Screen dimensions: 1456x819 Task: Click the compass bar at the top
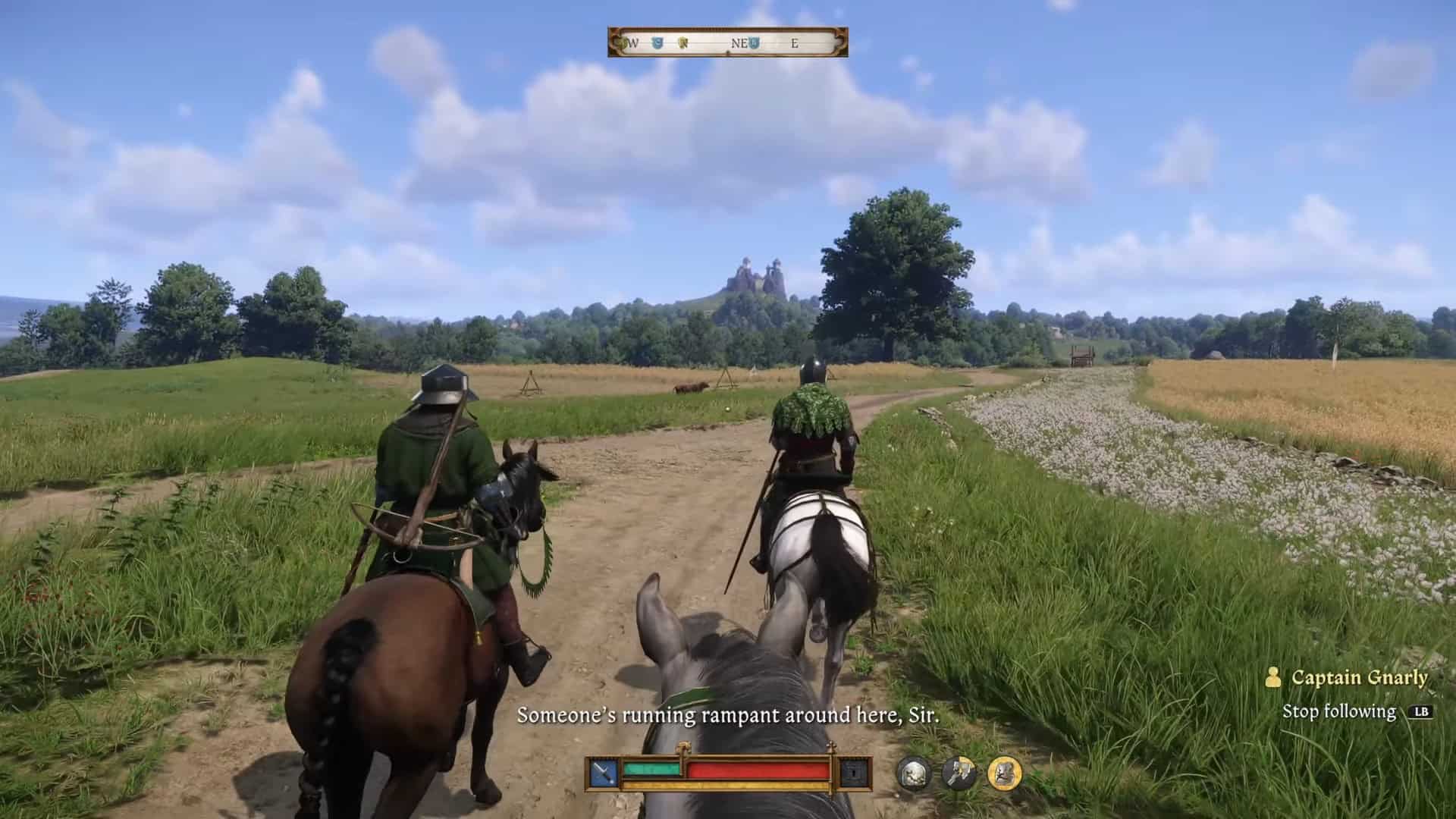coord(727,42)
